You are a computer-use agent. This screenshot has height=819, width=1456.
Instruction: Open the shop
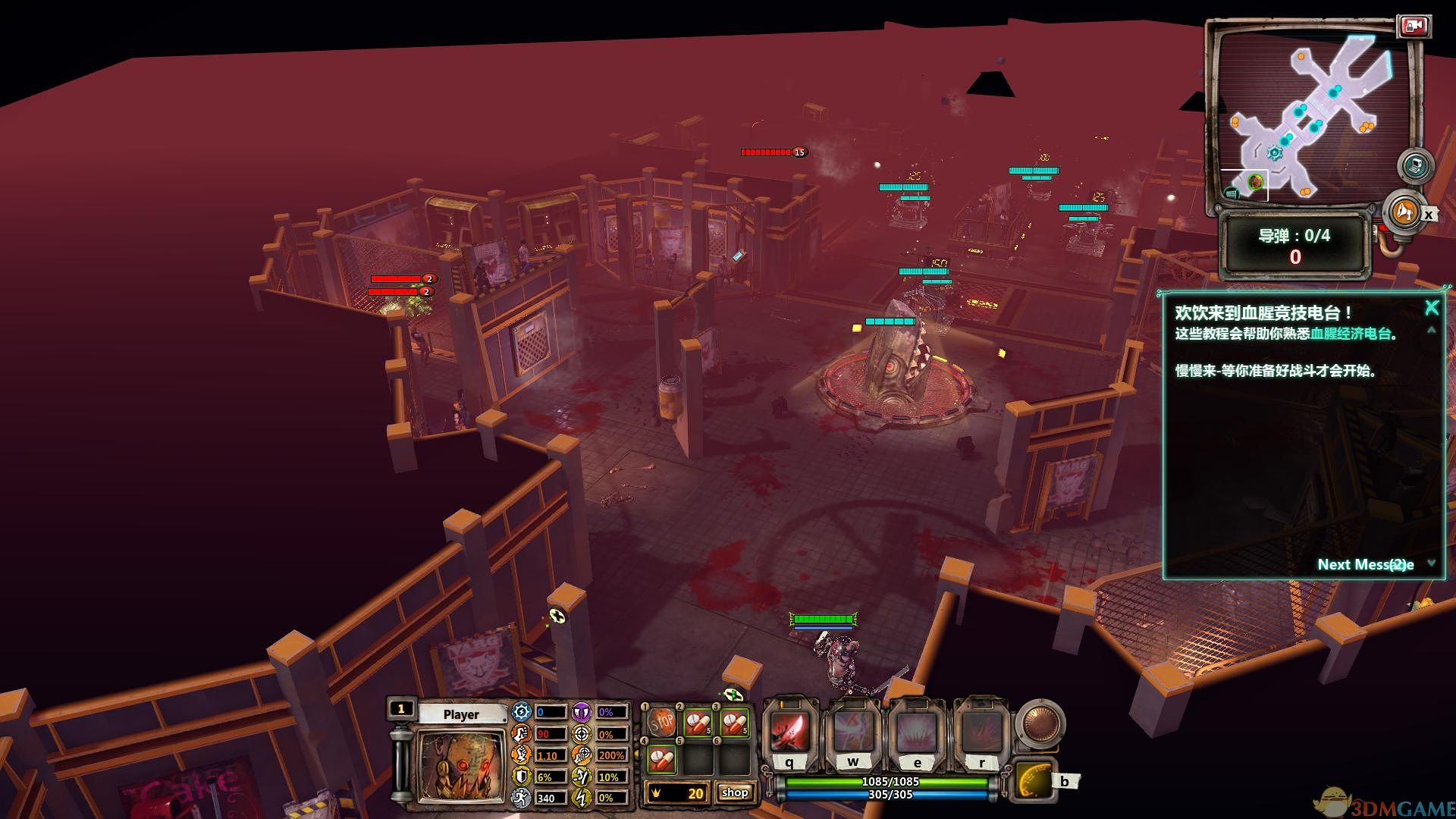[734, 792]
